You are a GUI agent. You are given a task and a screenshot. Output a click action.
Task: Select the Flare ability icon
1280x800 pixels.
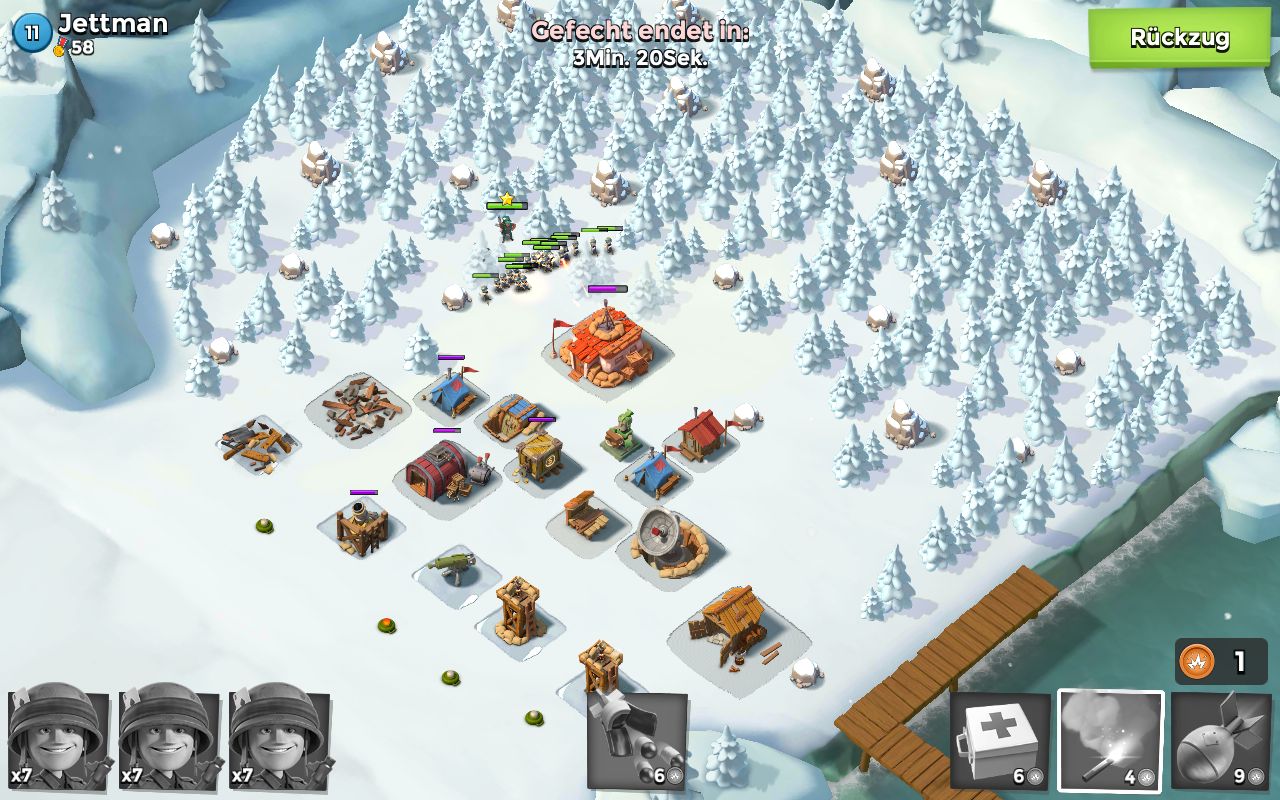[x=1110, y=740]
